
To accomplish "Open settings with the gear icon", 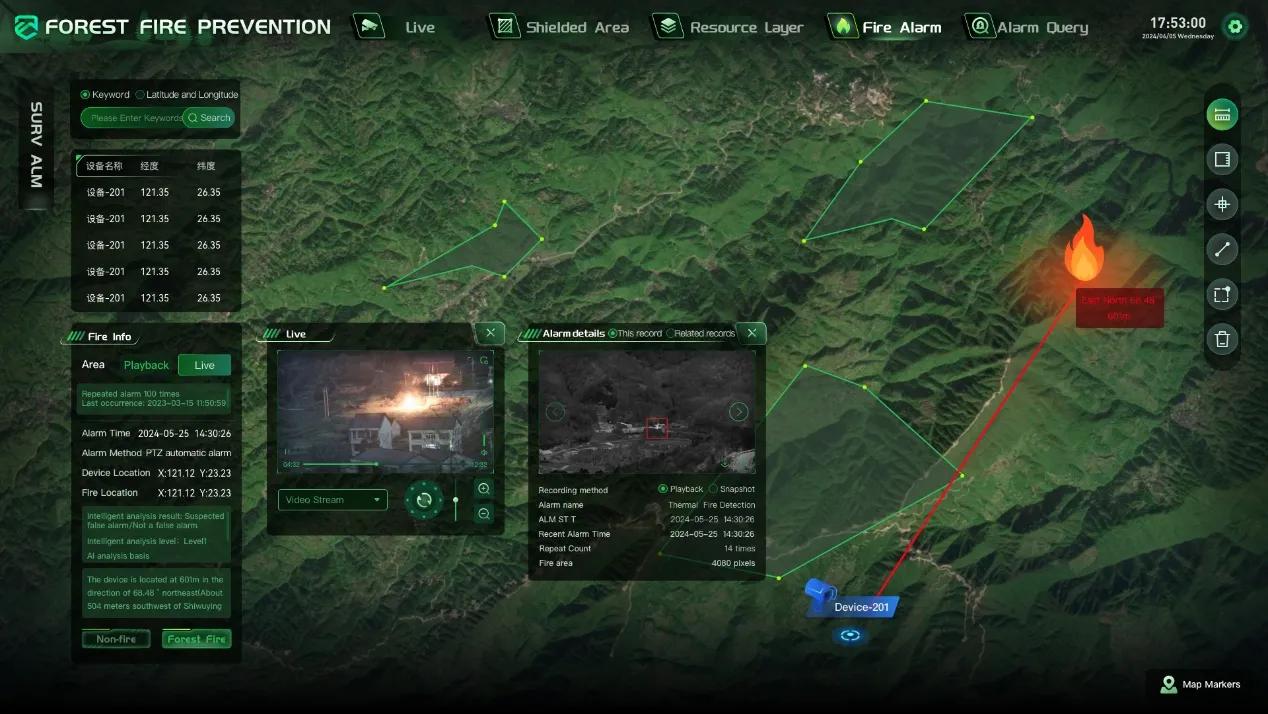I will [1236, 27].
